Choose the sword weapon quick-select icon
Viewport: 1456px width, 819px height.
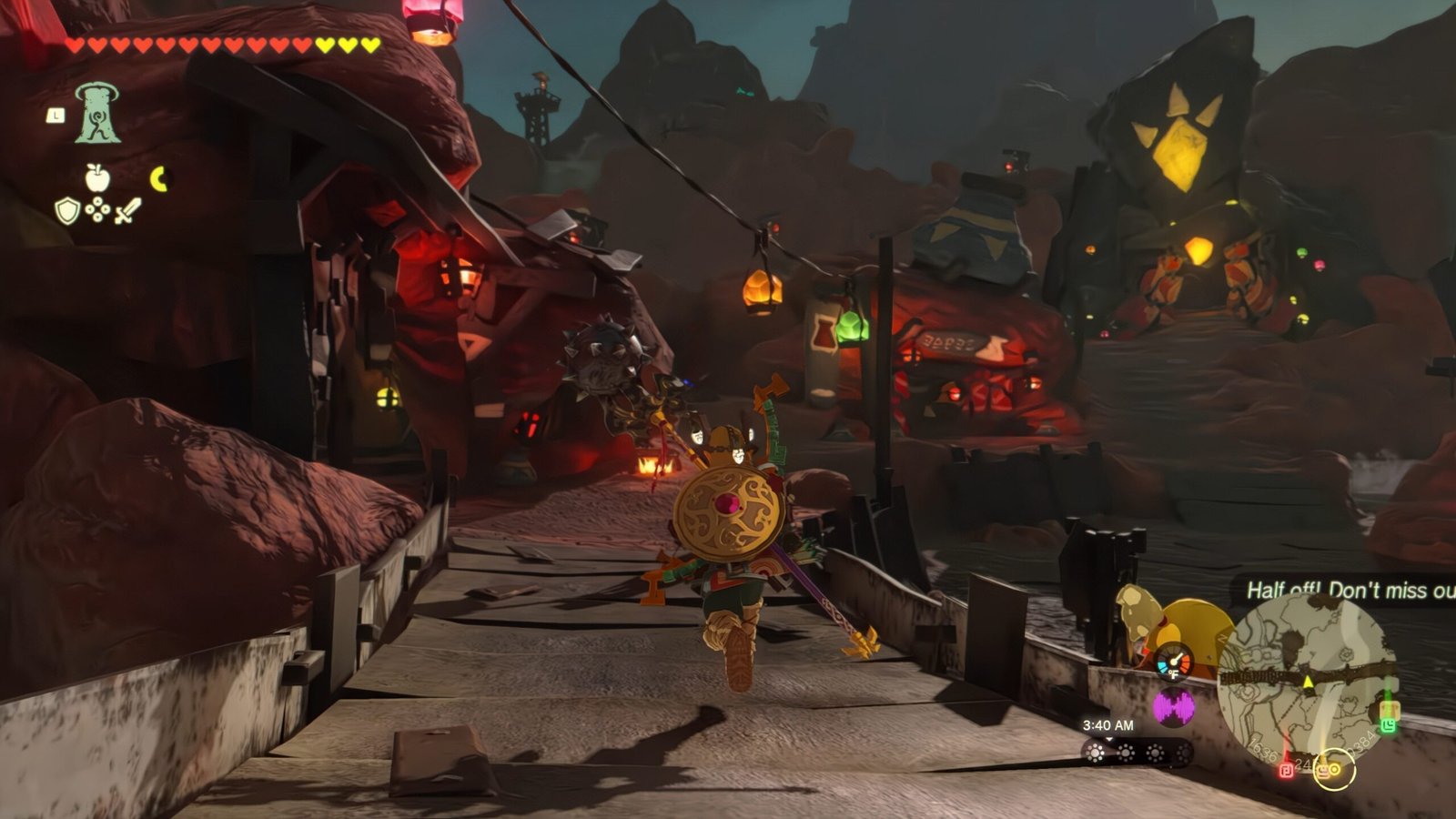click(x=128, y=211)
